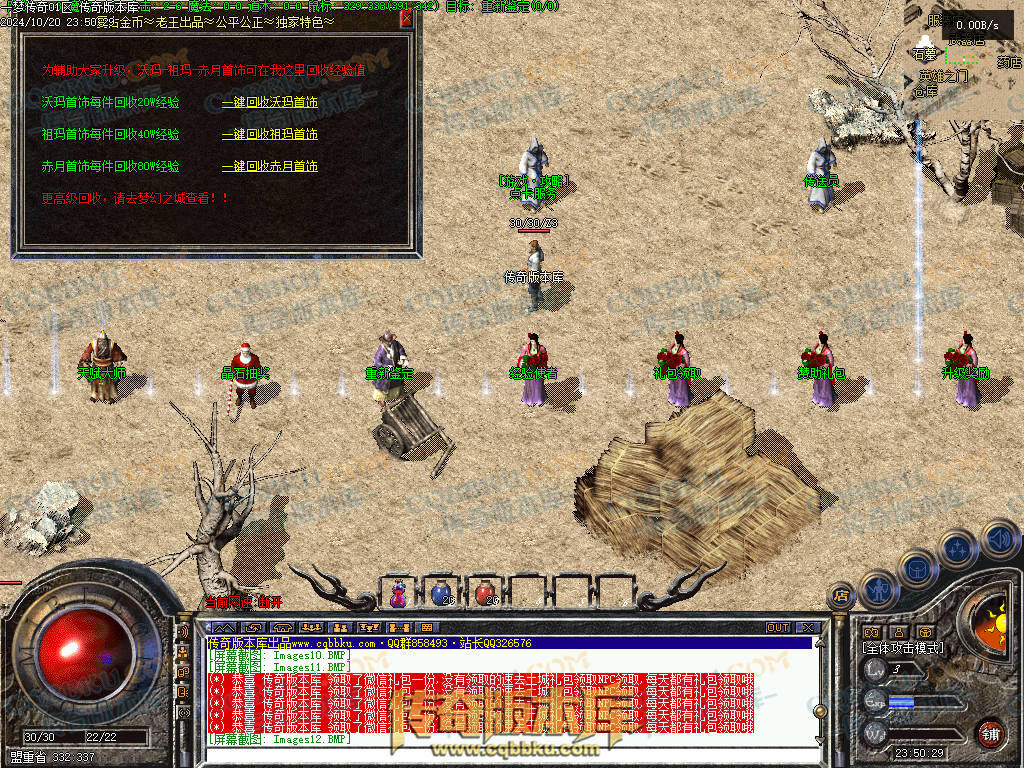Toggle the 全体攻击模式 attack mode label
The width and height of the screenshot is (1024, 768).
(x=902, y=648)
